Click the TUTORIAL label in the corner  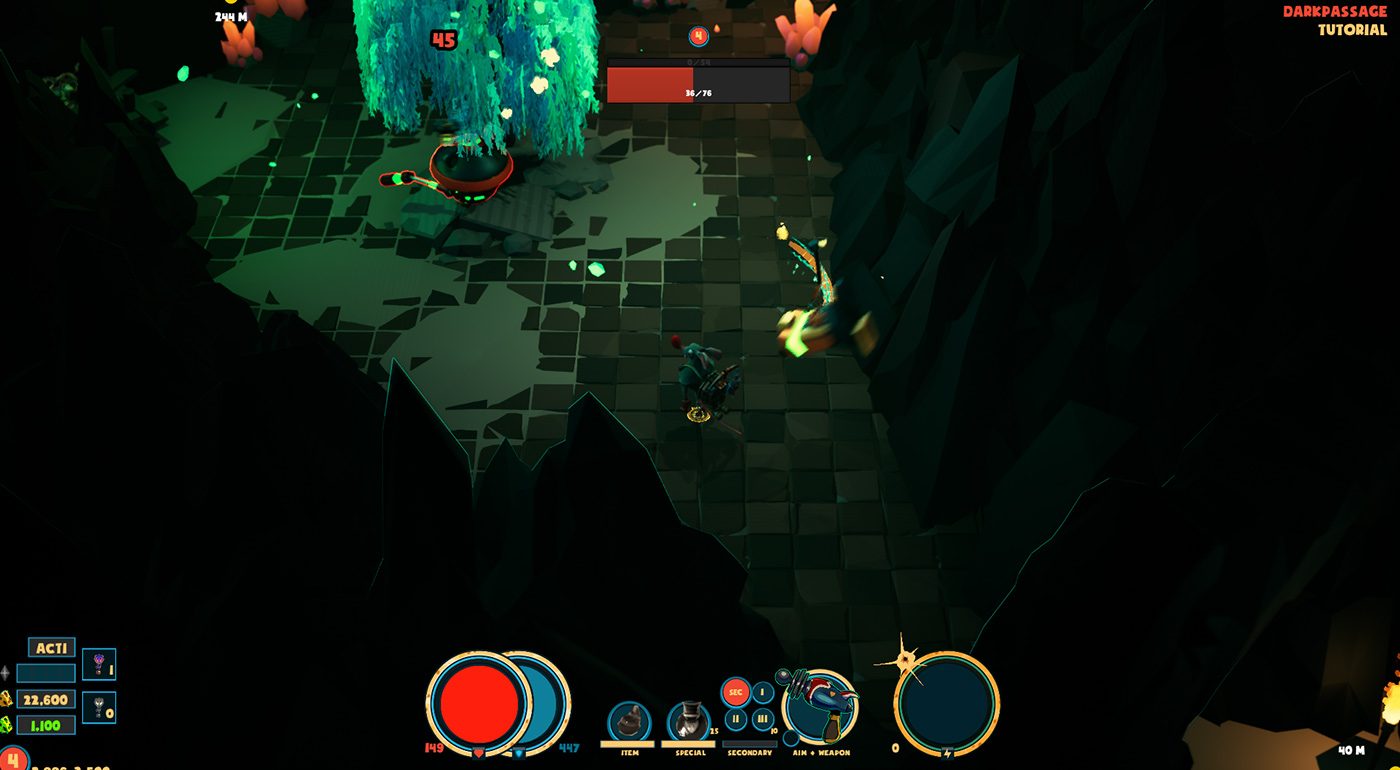pyautogui.click(x=1355, y=32)
